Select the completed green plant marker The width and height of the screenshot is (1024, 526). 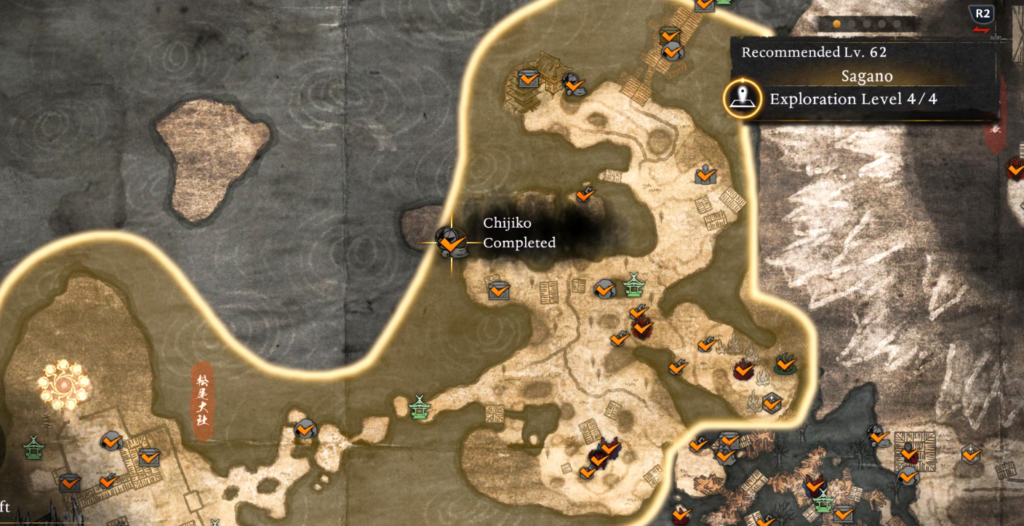coord(785,364)
